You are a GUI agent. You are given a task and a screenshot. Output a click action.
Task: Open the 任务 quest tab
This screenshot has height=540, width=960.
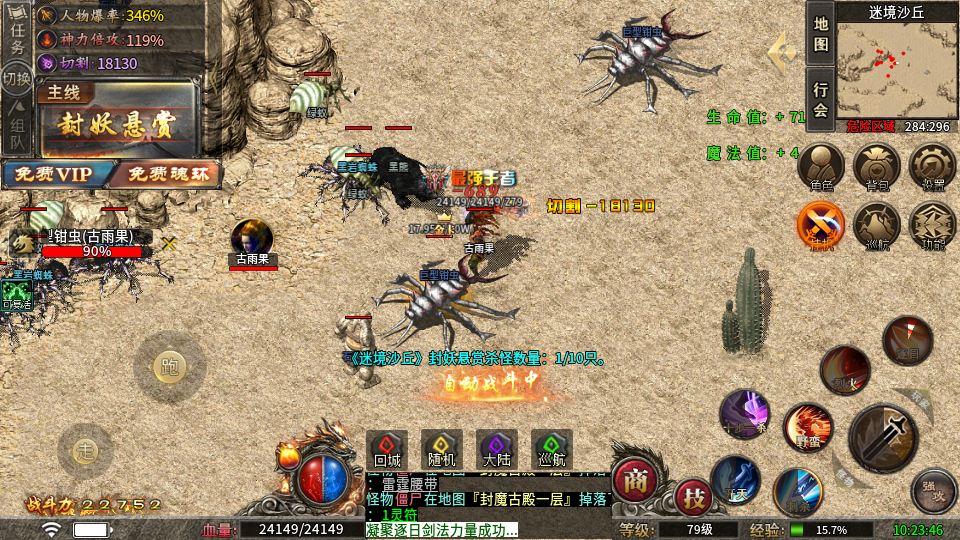[x=17, y=35]
